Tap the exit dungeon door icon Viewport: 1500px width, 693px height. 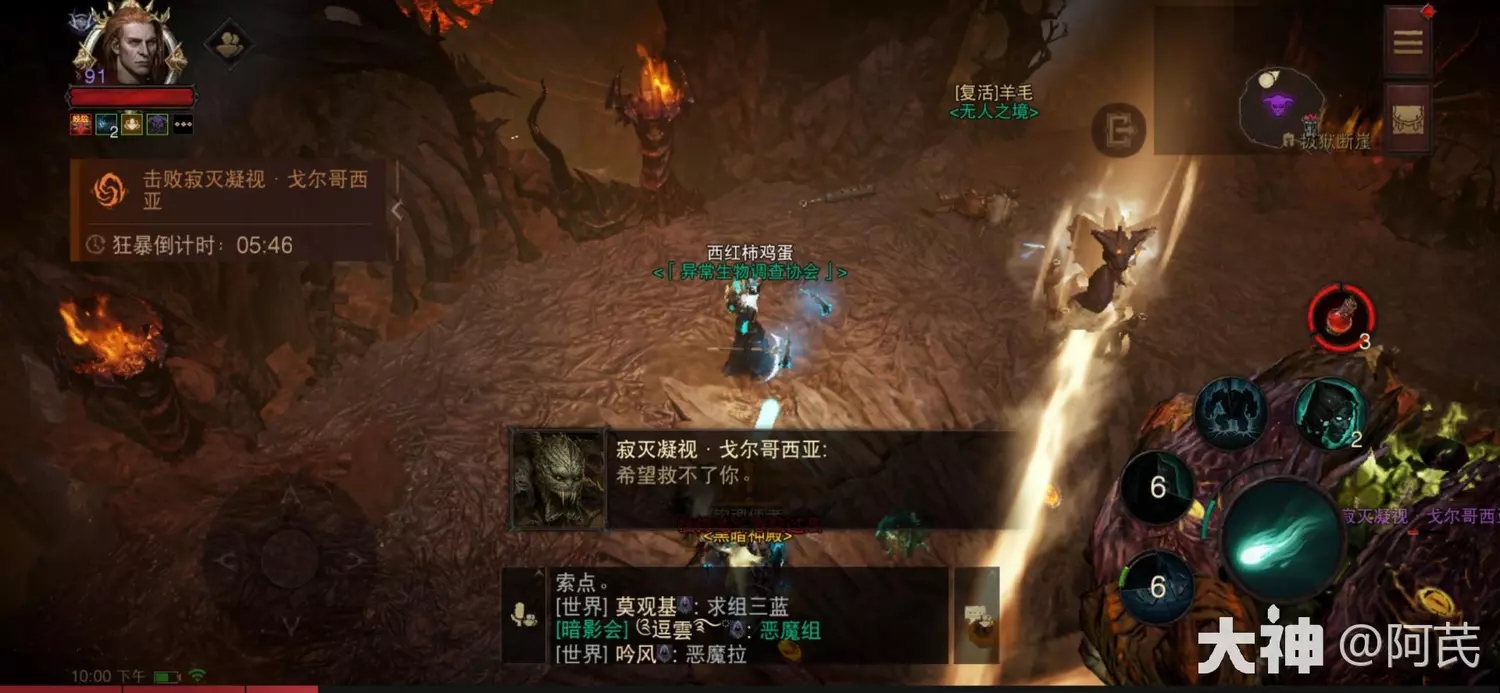(1118, 130)
